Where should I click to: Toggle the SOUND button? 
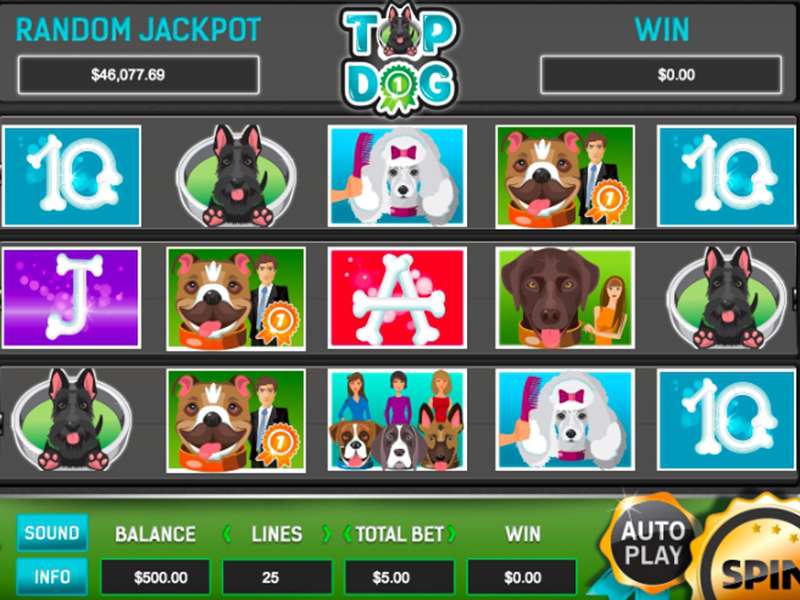[52, 533]
